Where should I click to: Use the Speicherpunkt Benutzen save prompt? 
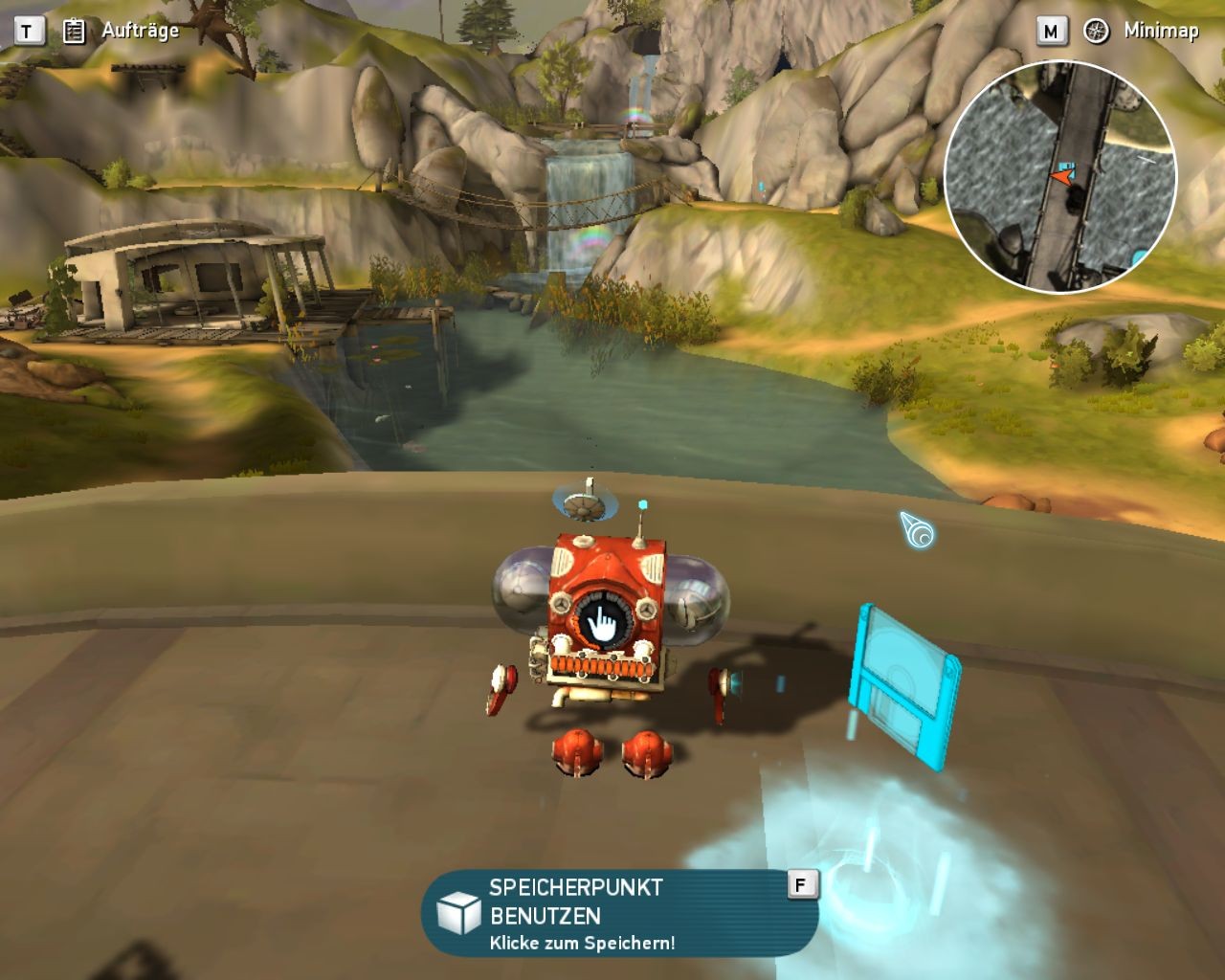click(620, 913)
